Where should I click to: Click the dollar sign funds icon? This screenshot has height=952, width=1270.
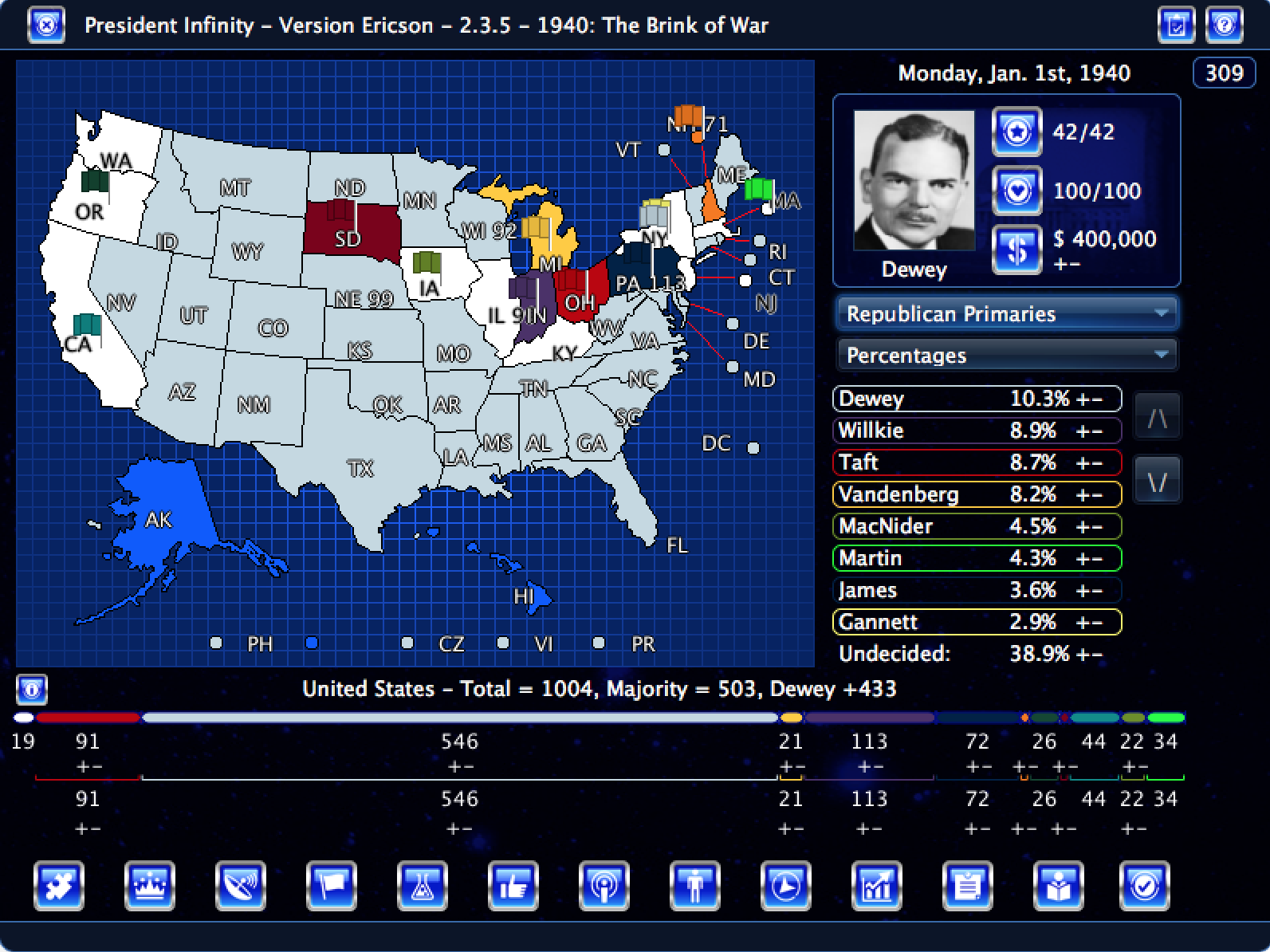(1016, 249)
